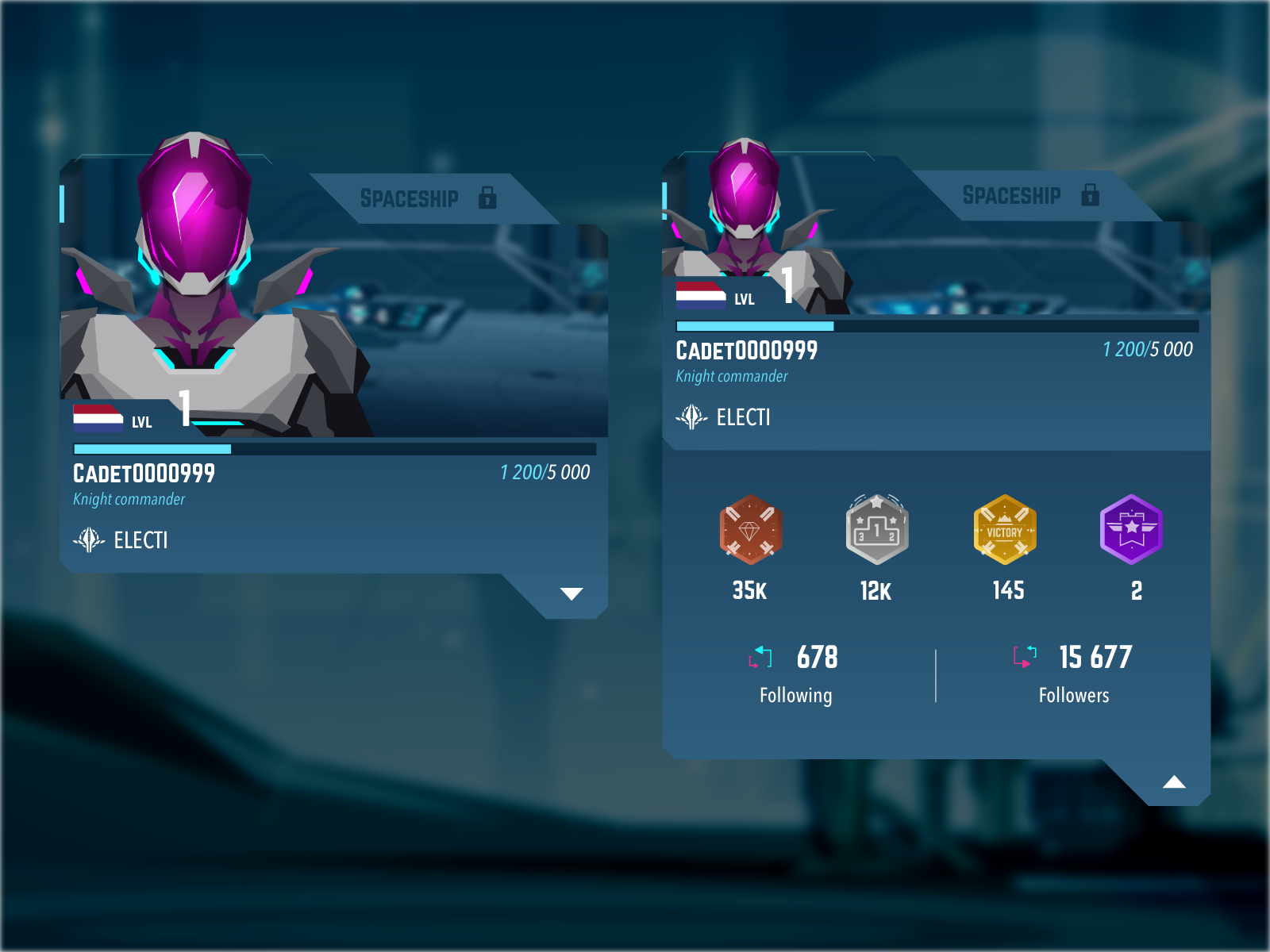This screenshot has height=952, width=1270.
Task: Select the gold Victory 145 badge
Action: coord(1005,530)
